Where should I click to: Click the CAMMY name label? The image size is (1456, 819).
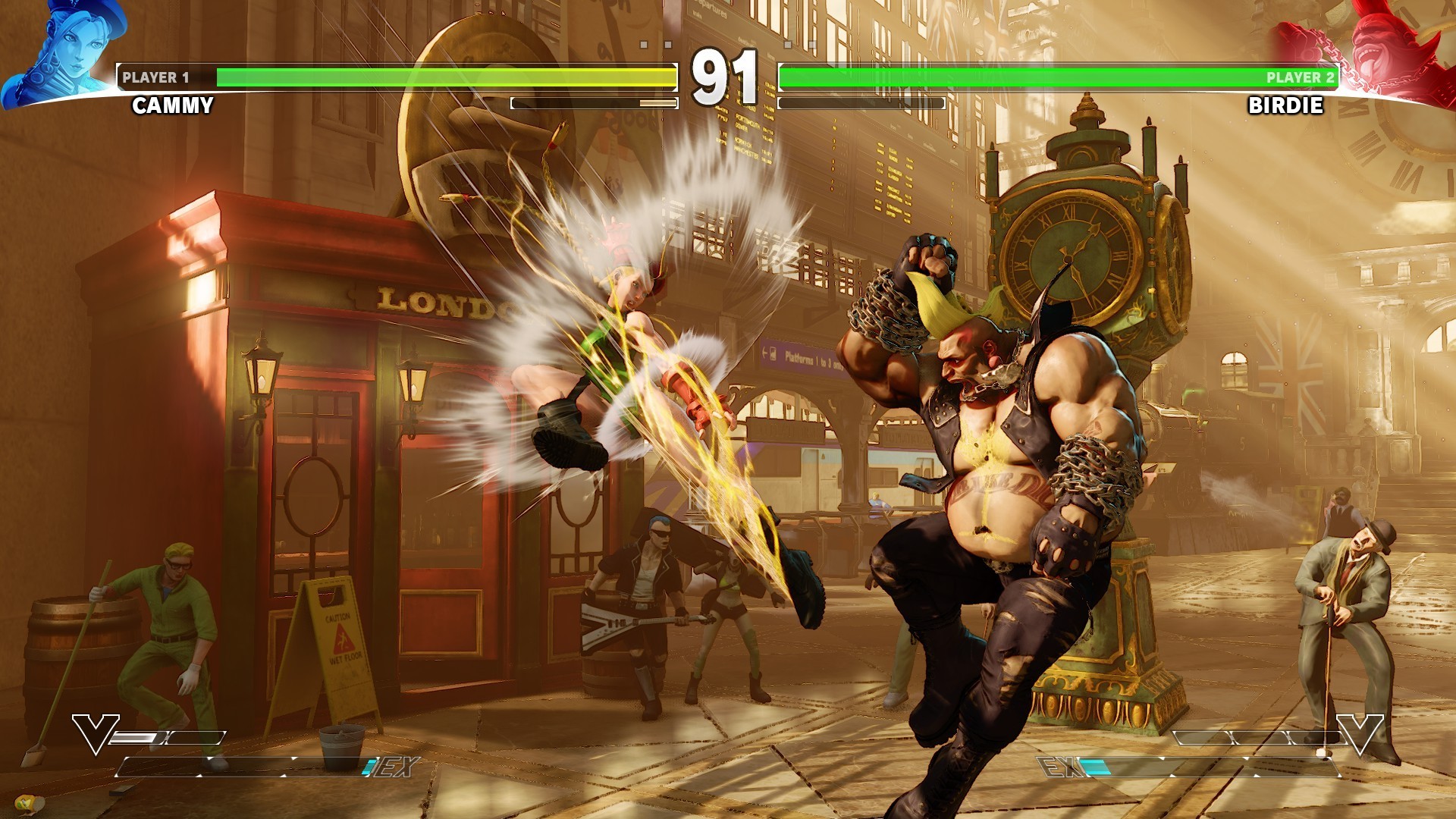click(x=173, y=107)
